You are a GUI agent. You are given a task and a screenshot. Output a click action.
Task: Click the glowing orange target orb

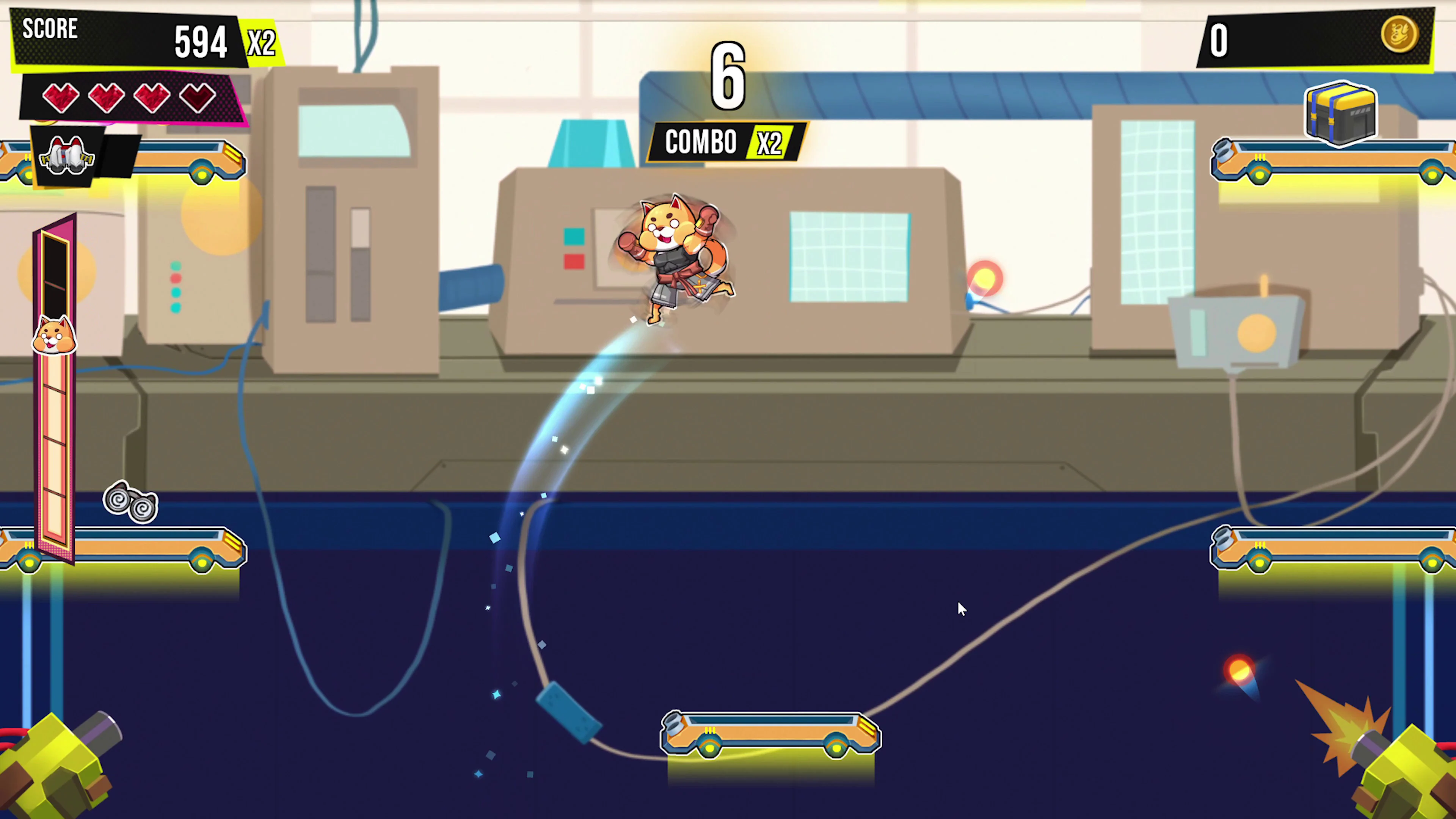coord(986,277)
